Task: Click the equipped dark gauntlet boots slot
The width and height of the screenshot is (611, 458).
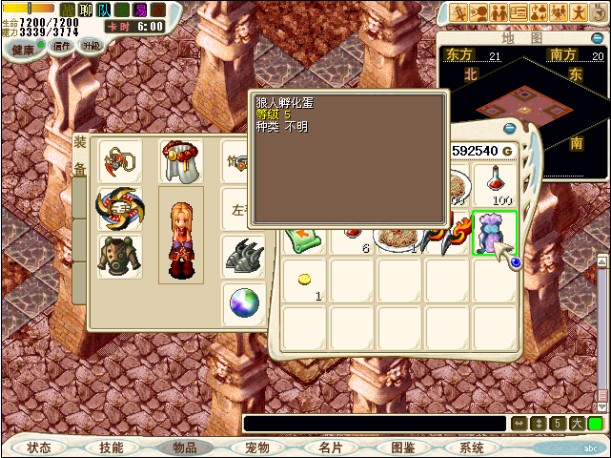Action: pos(243,257)
